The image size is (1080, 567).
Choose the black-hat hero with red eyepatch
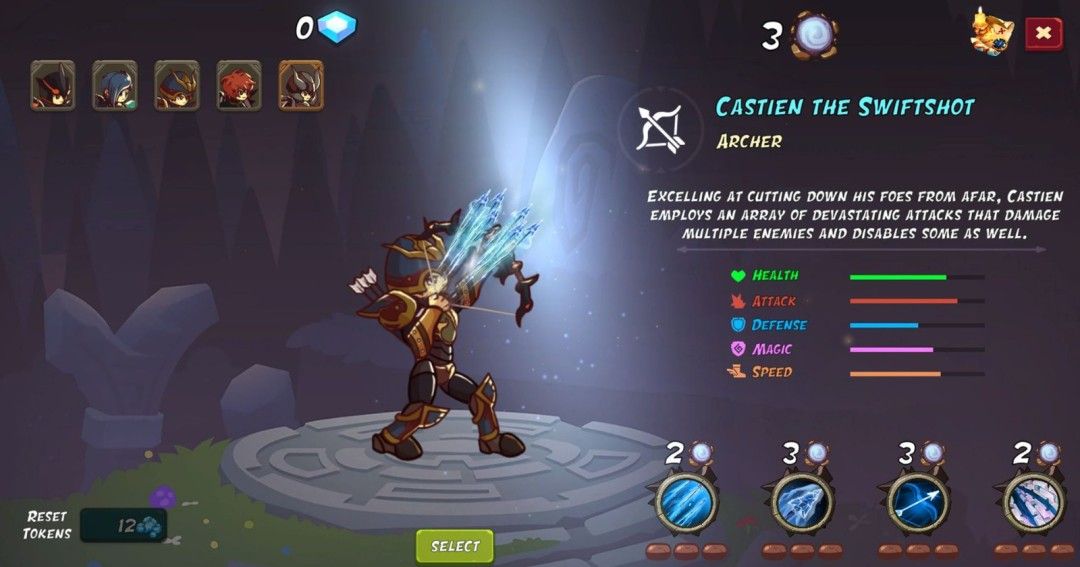[x=52, y=85]
